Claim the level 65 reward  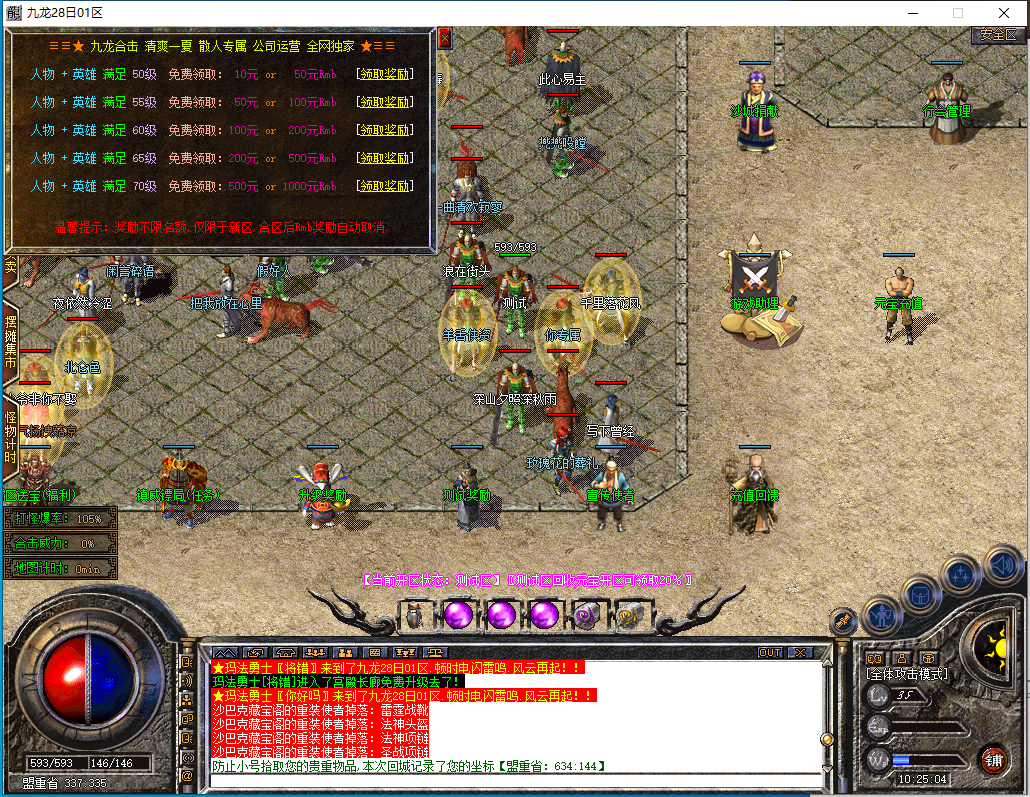(x=385, y=158)
